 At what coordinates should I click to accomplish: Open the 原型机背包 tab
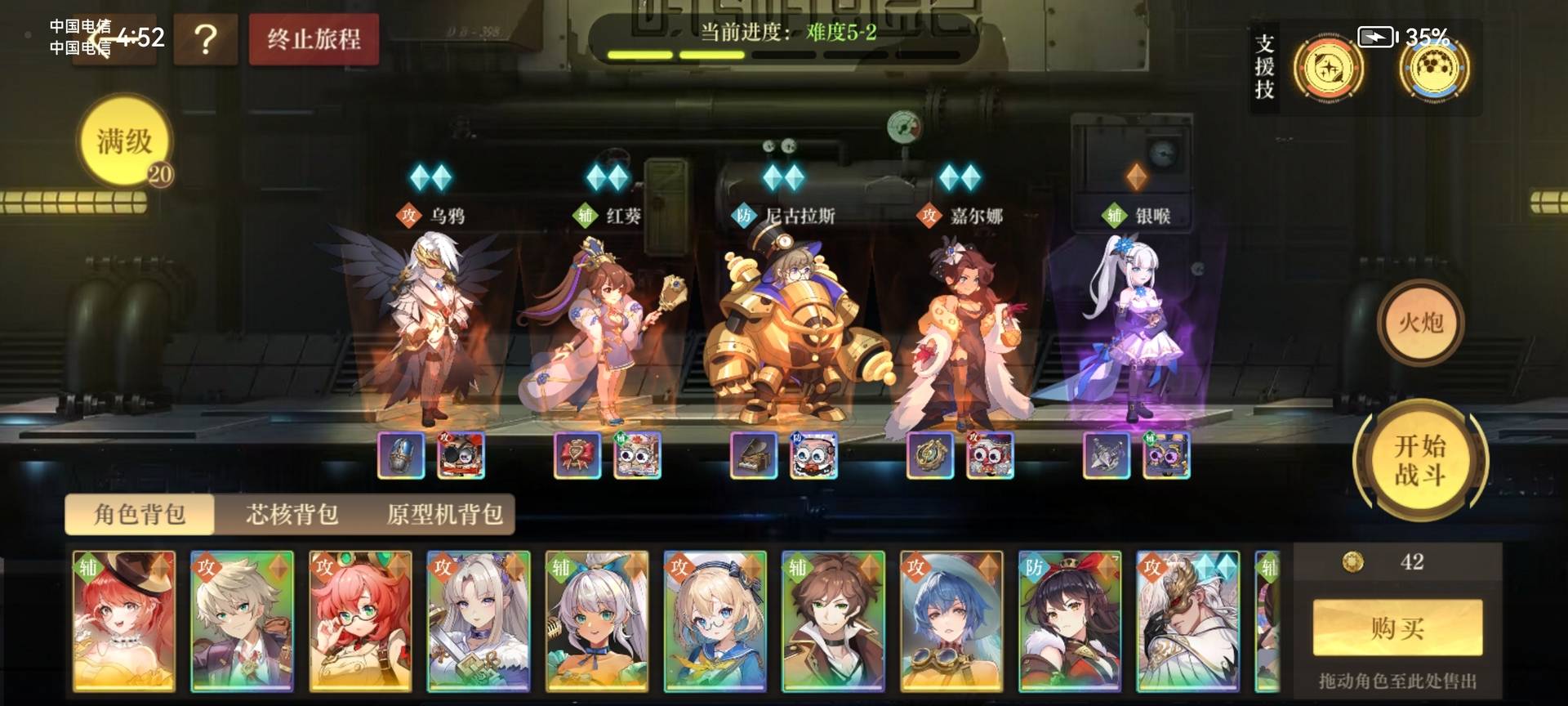pos(444,514)
